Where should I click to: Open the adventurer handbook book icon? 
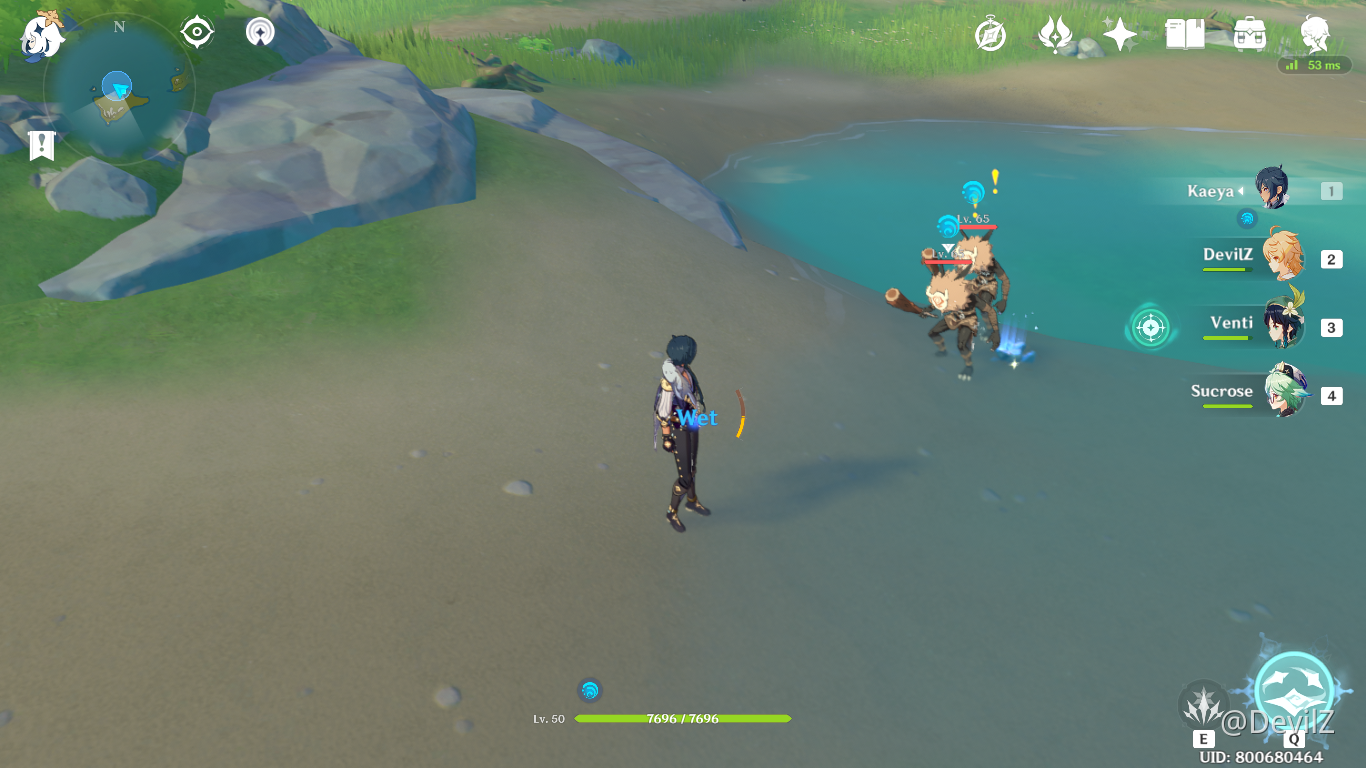click(1185, 35)
